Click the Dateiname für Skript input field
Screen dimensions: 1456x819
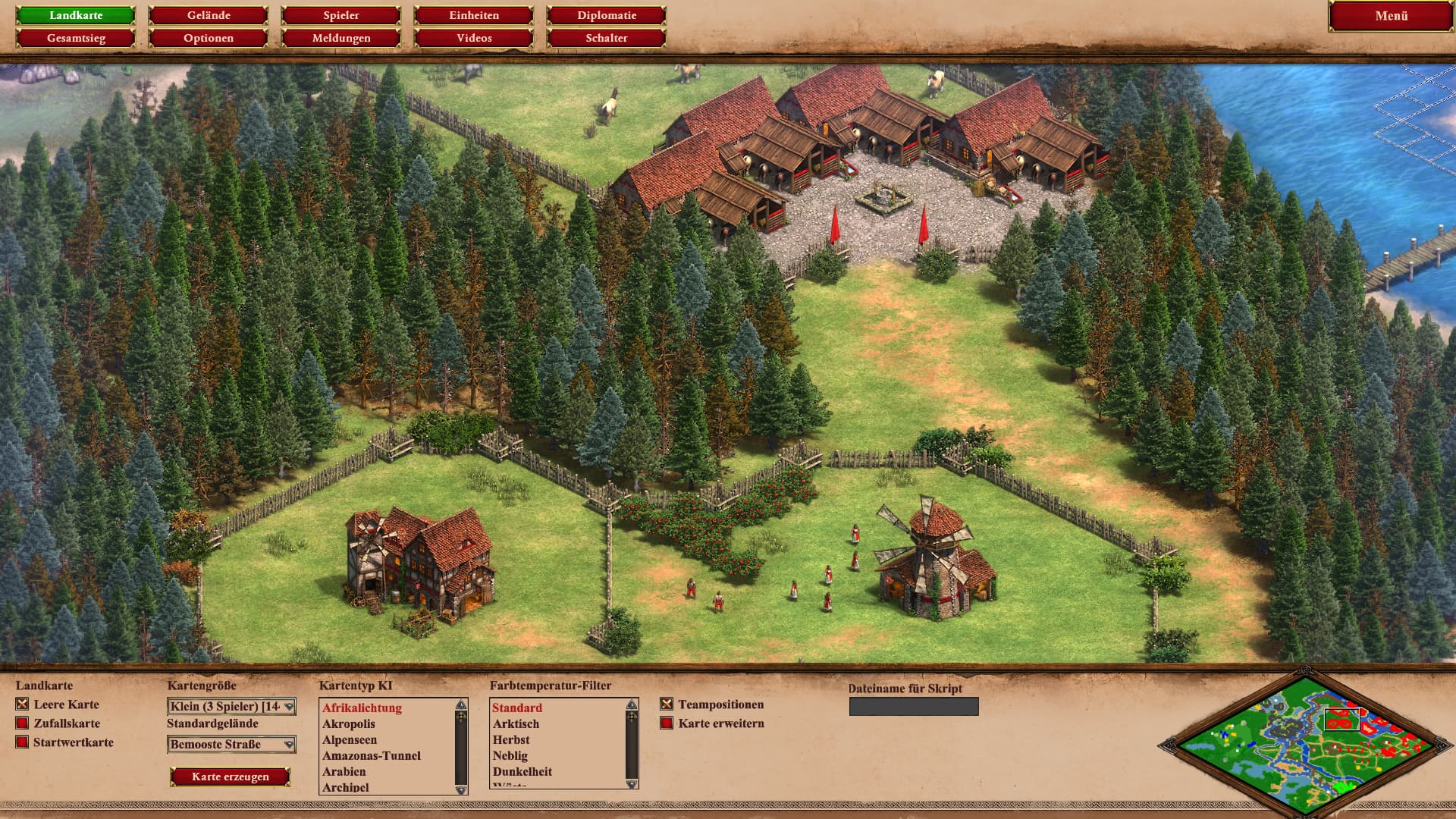[914, 707]
